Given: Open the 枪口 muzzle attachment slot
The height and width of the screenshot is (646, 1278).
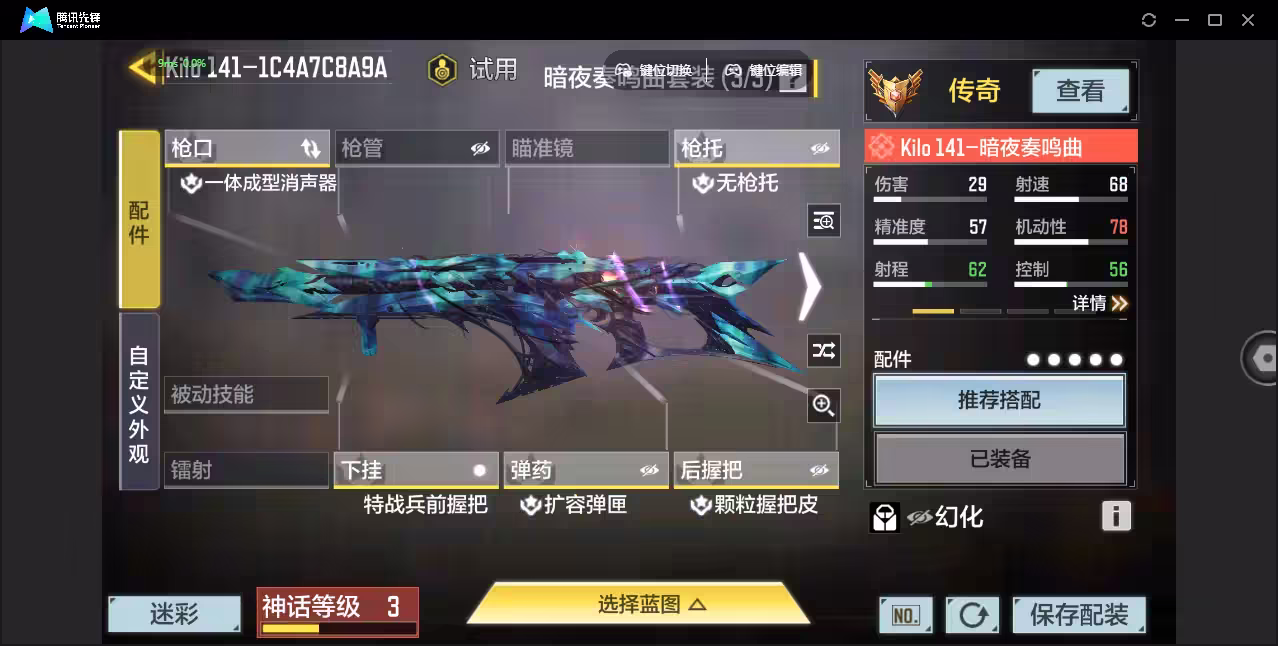Looking at the screenshot, I should (x=246, y=149).
